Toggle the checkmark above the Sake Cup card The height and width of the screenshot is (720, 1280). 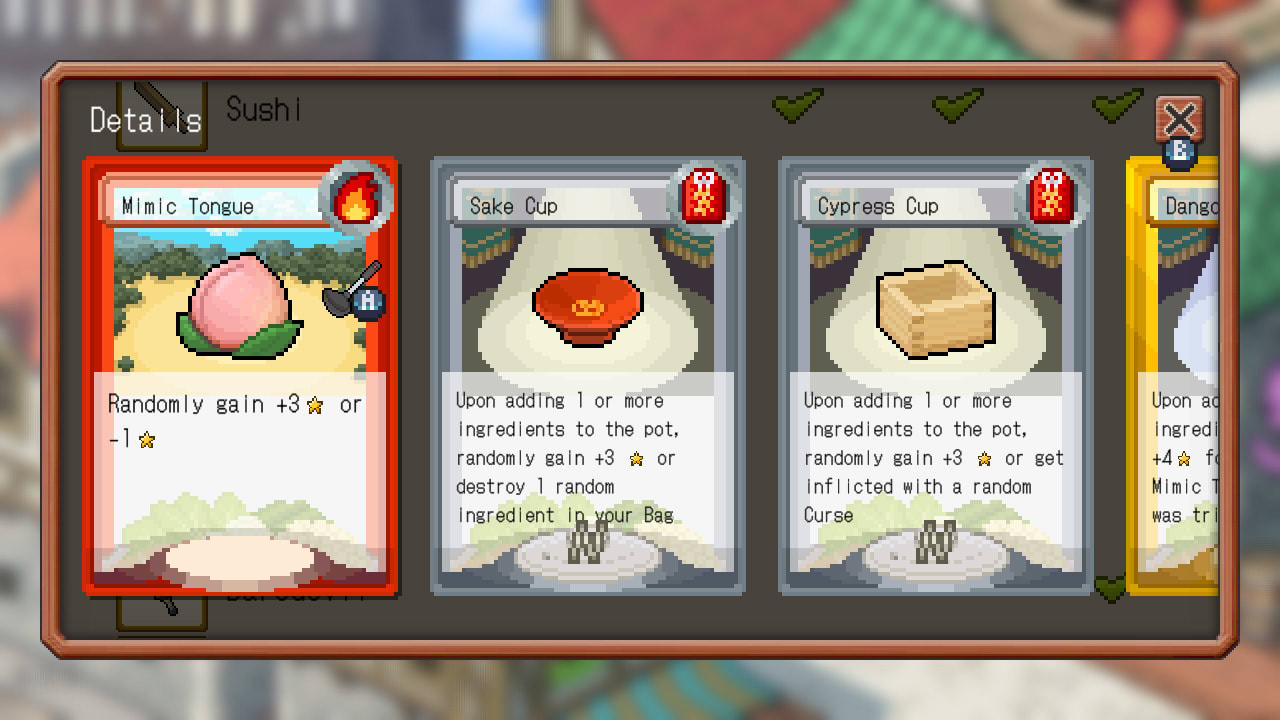(797, 107)
